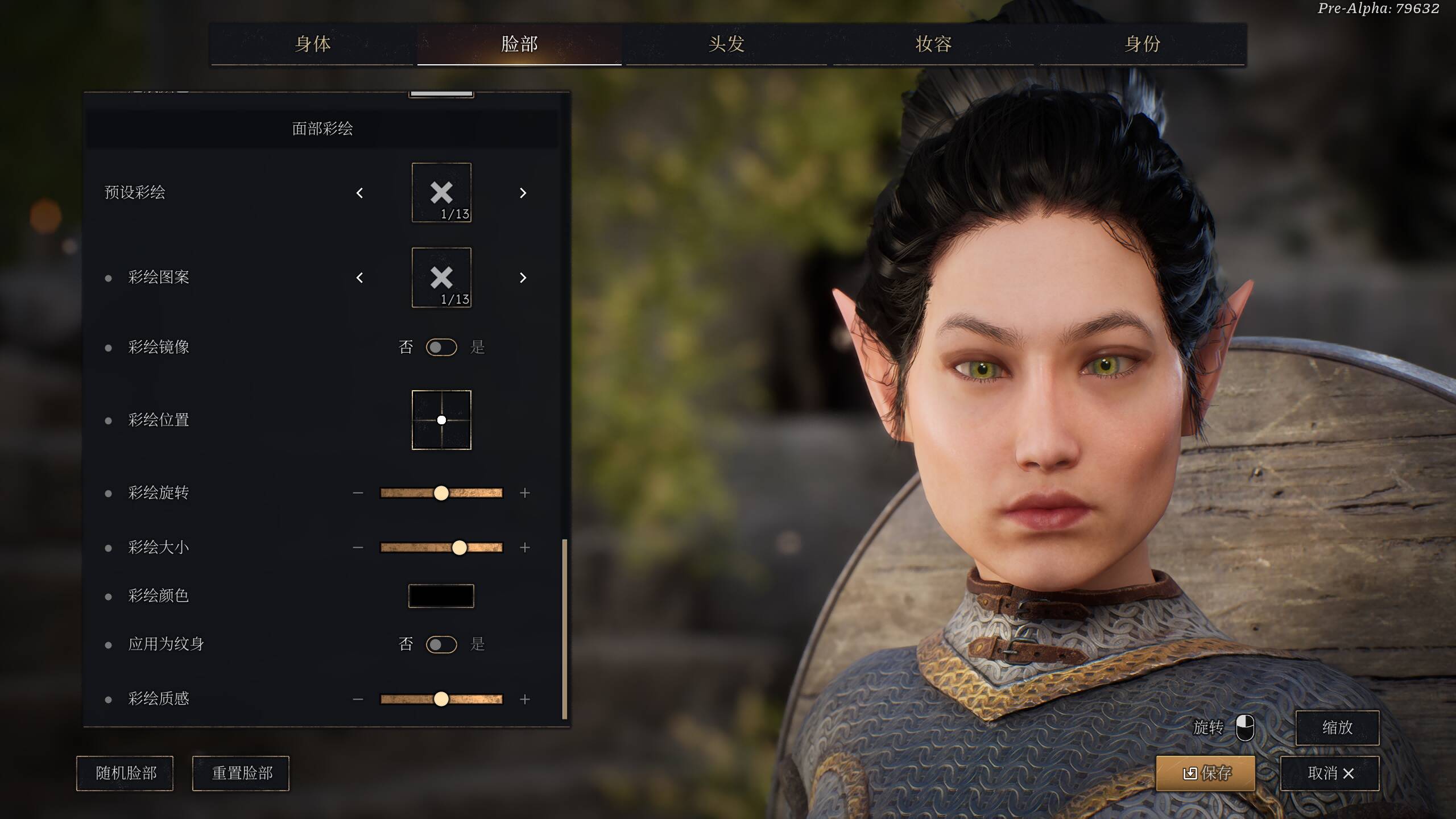Click the 缩放 zoom button
The height and width of the screenshot is (819, 1456).
[1337, 727]
